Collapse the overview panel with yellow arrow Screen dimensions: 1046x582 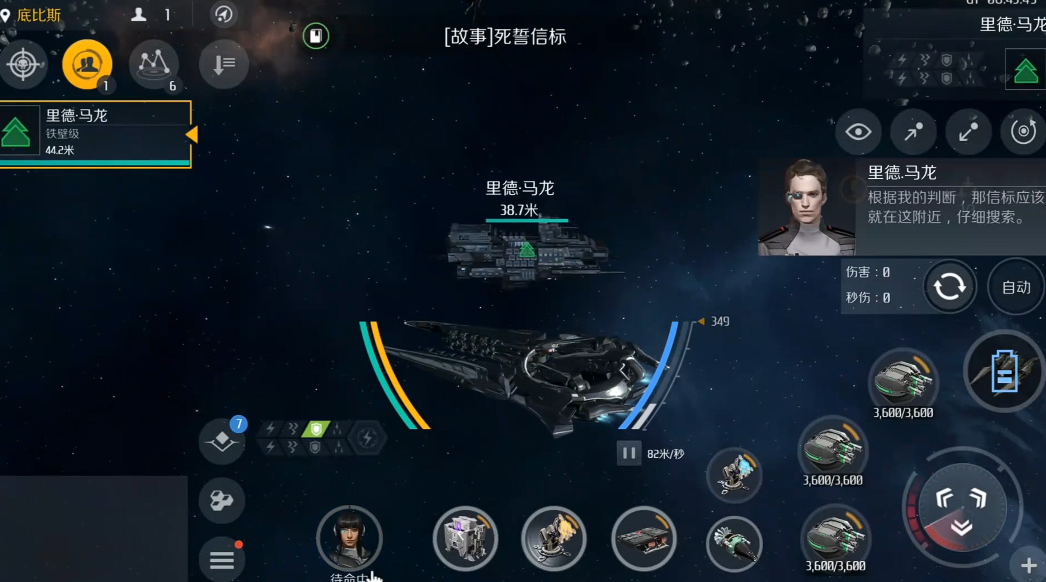[x=191, y=134]
